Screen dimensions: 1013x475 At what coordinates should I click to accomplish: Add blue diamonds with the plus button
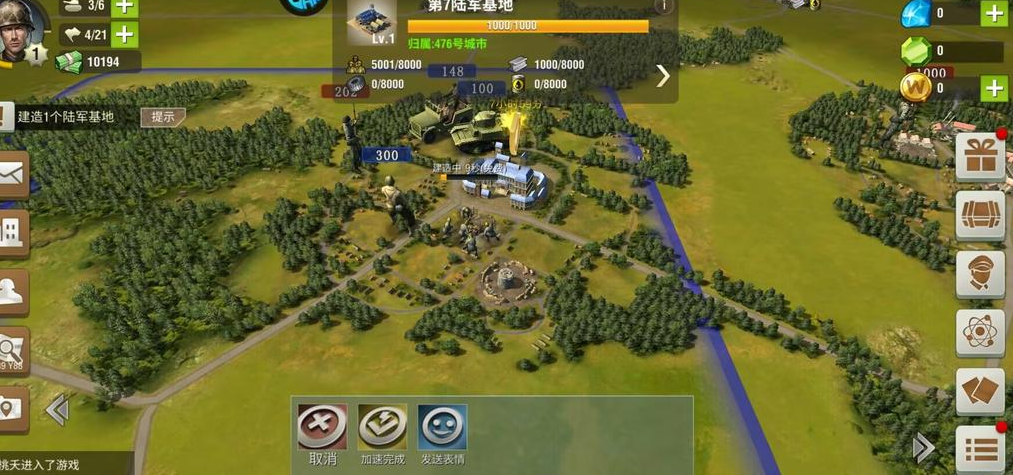(x=993, y=13)
